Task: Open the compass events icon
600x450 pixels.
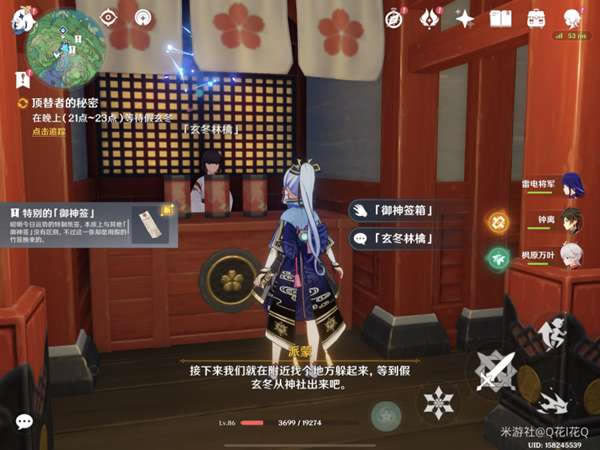Action: 394,18
